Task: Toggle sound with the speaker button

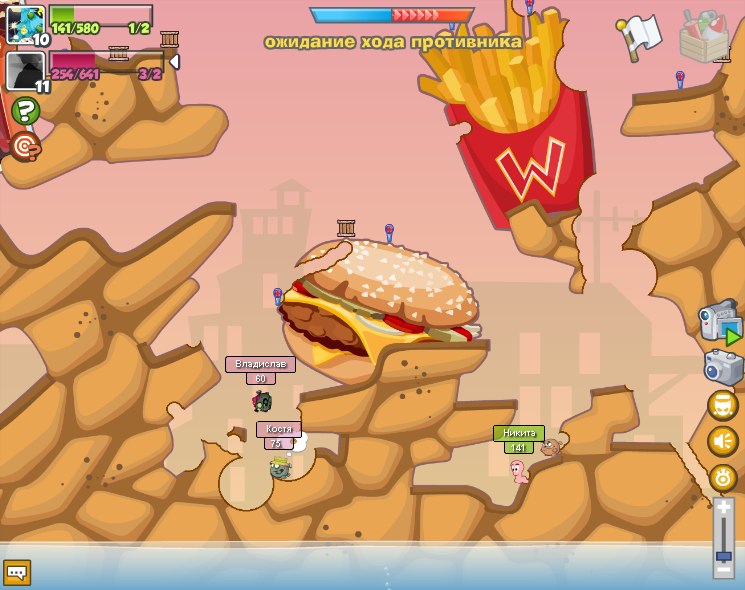Action: (x=723, y=441)
